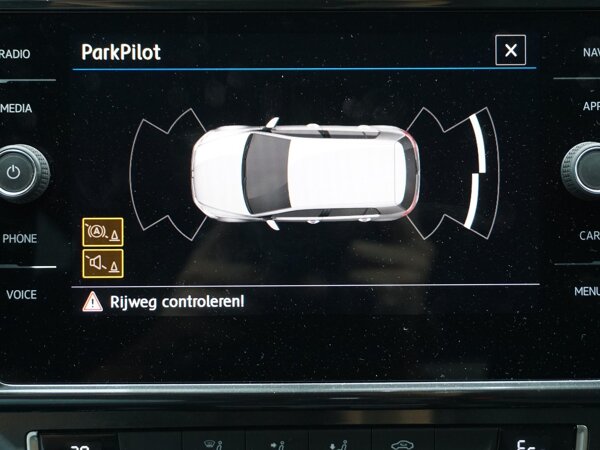The height and width of the screenshot is (450, 600).
Task: Toggle the parking sound mute icon
Action: coord(103,263)
